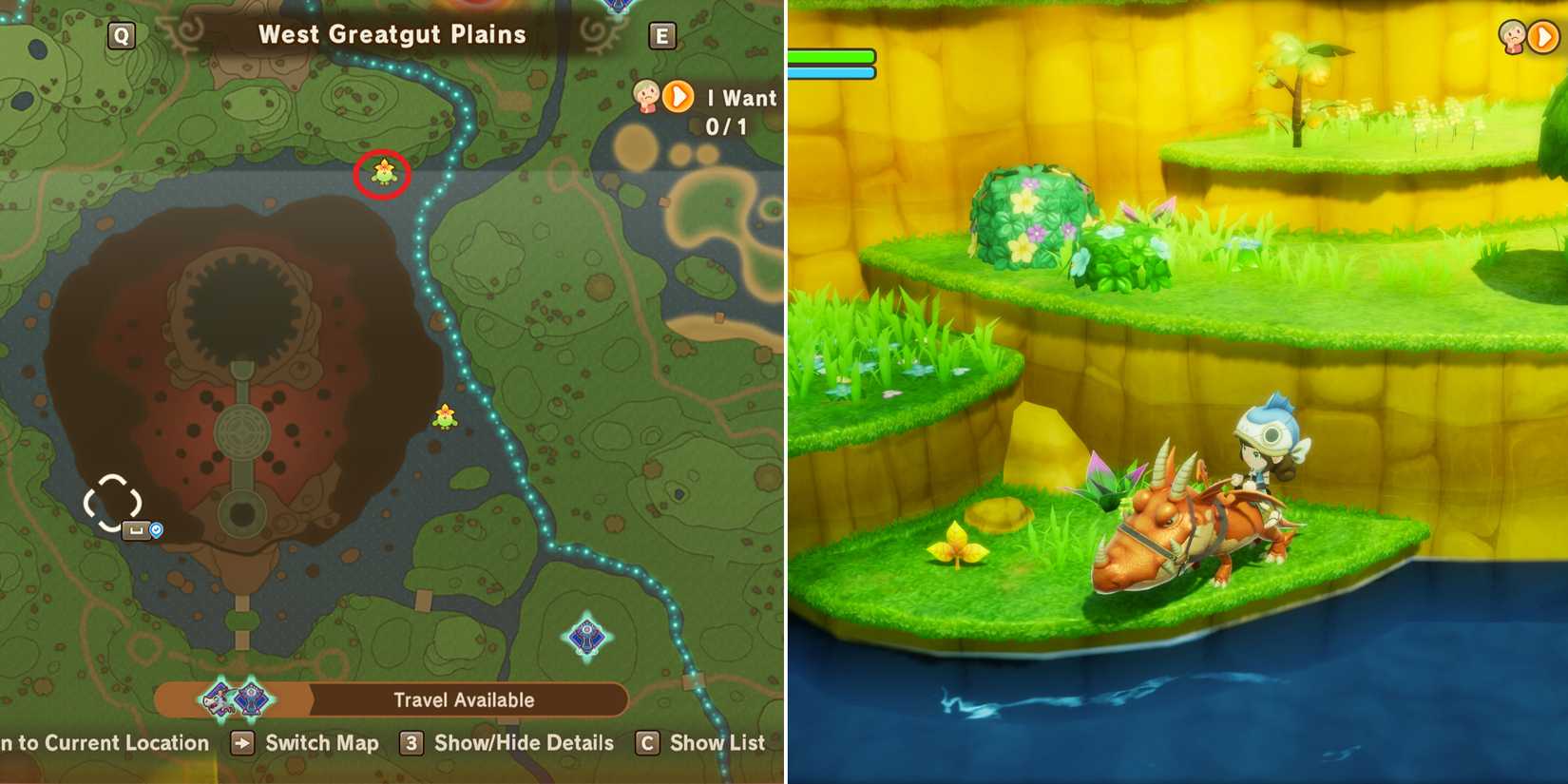Click the 0/1 quest counter
This screenshot has height=784, width=1568.
pos(726,124)
